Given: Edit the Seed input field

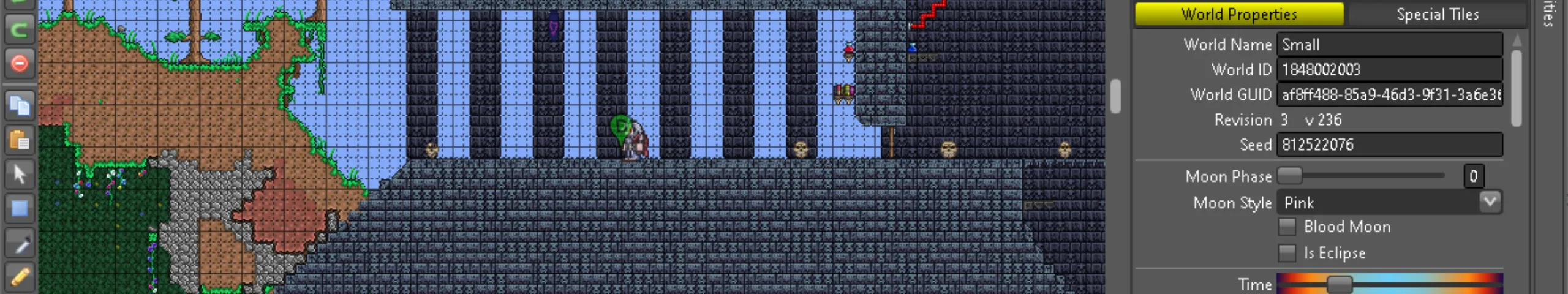Looking at the screenshot, I should (1389, 145).
